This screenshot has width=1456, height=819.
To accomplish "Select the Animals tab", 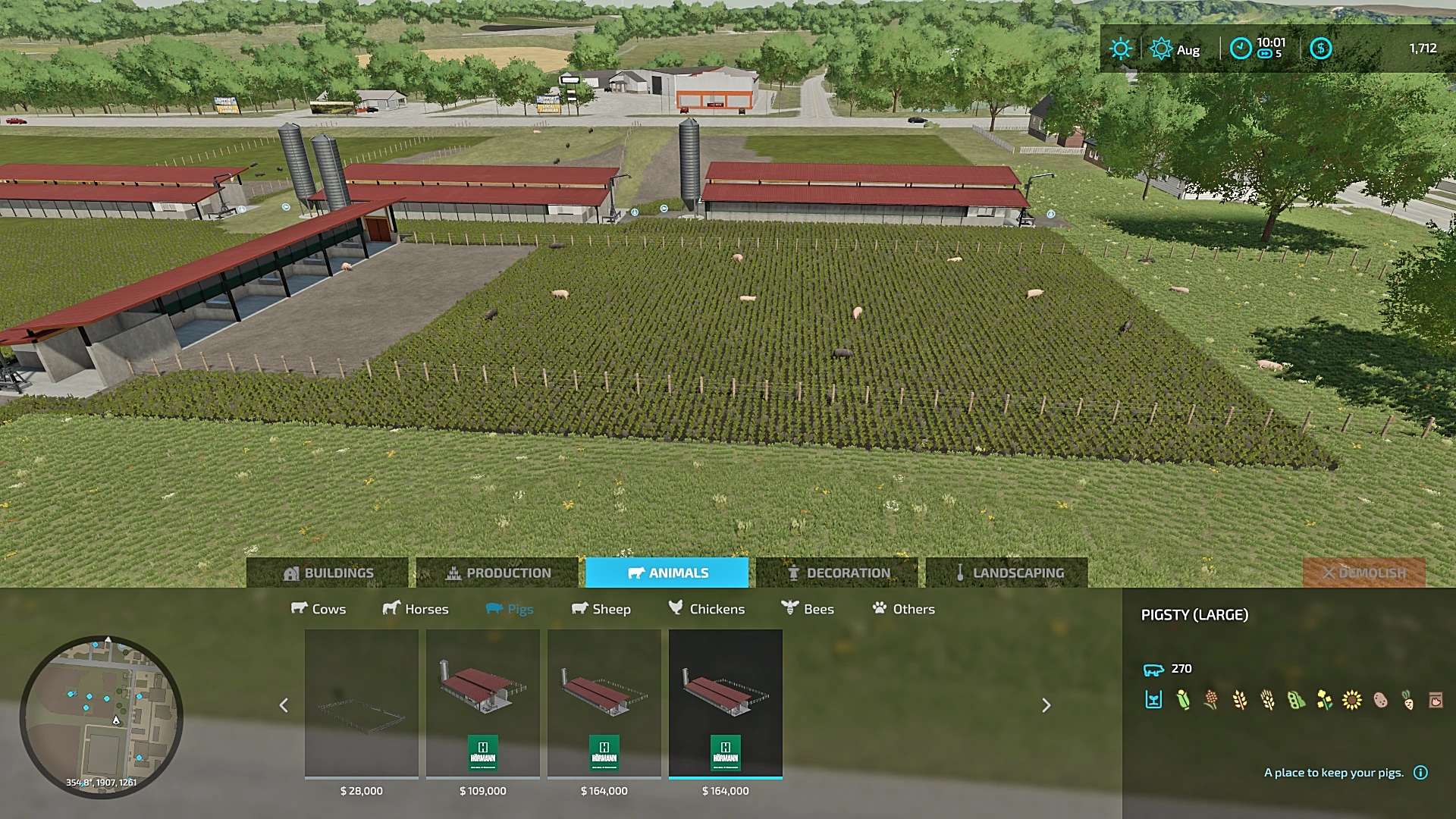I will (667, 573).
